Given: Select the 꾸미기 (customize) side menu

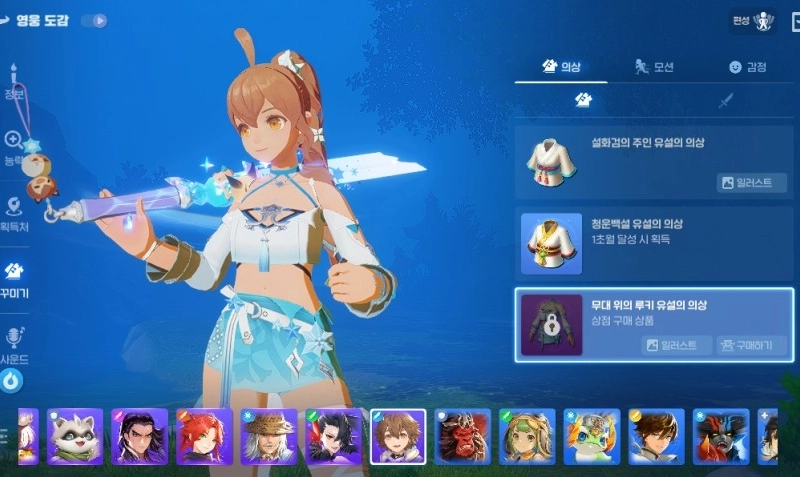Looking at the screenshot, I should click(14, 279).
